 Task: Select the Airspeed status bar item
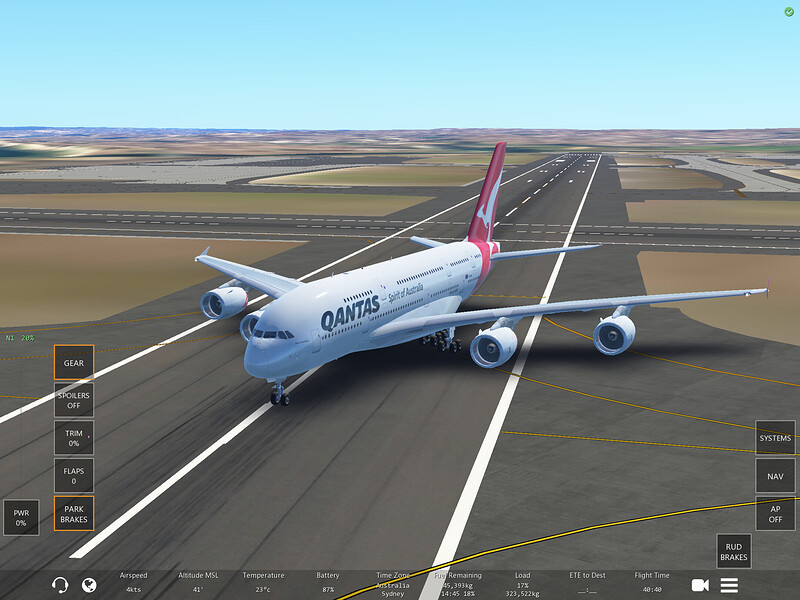point(133,582)
